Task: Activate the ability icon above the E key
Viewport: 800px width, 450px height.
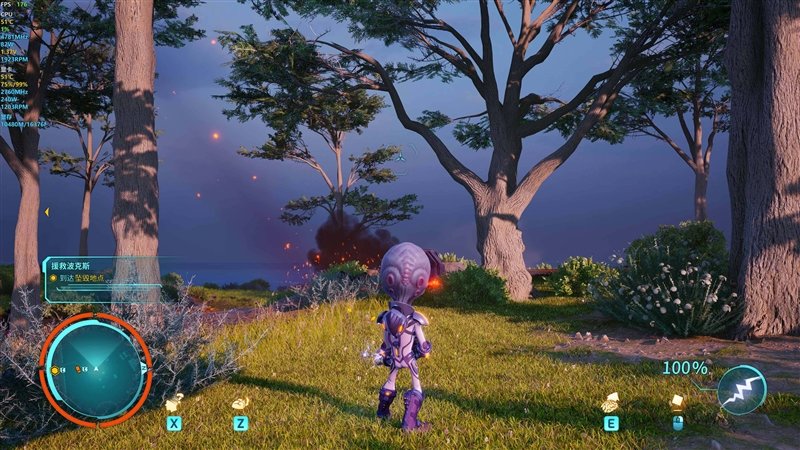Action: 610,402
